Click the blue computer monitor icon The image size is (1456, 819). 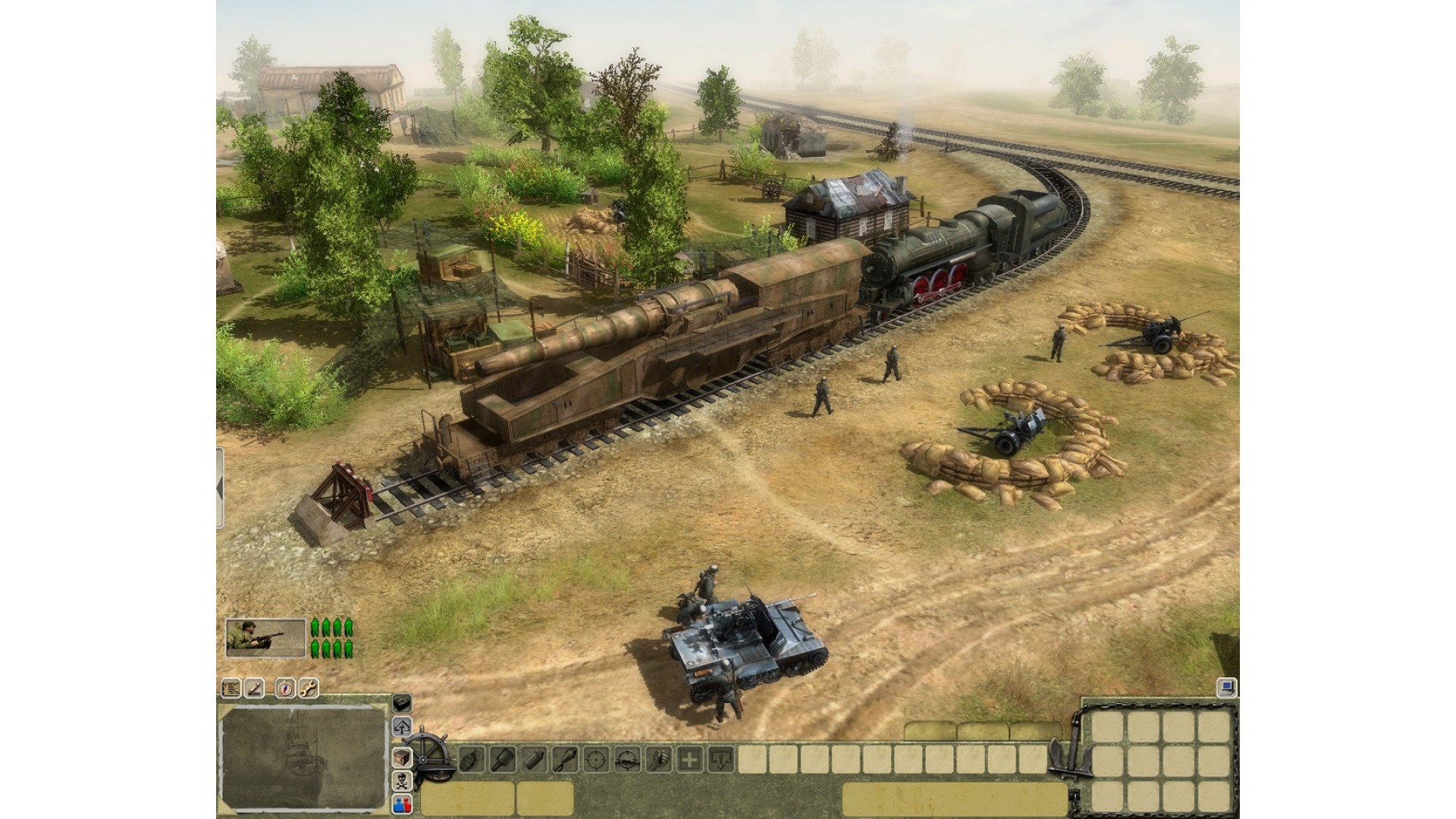[x=1228, y=689]
